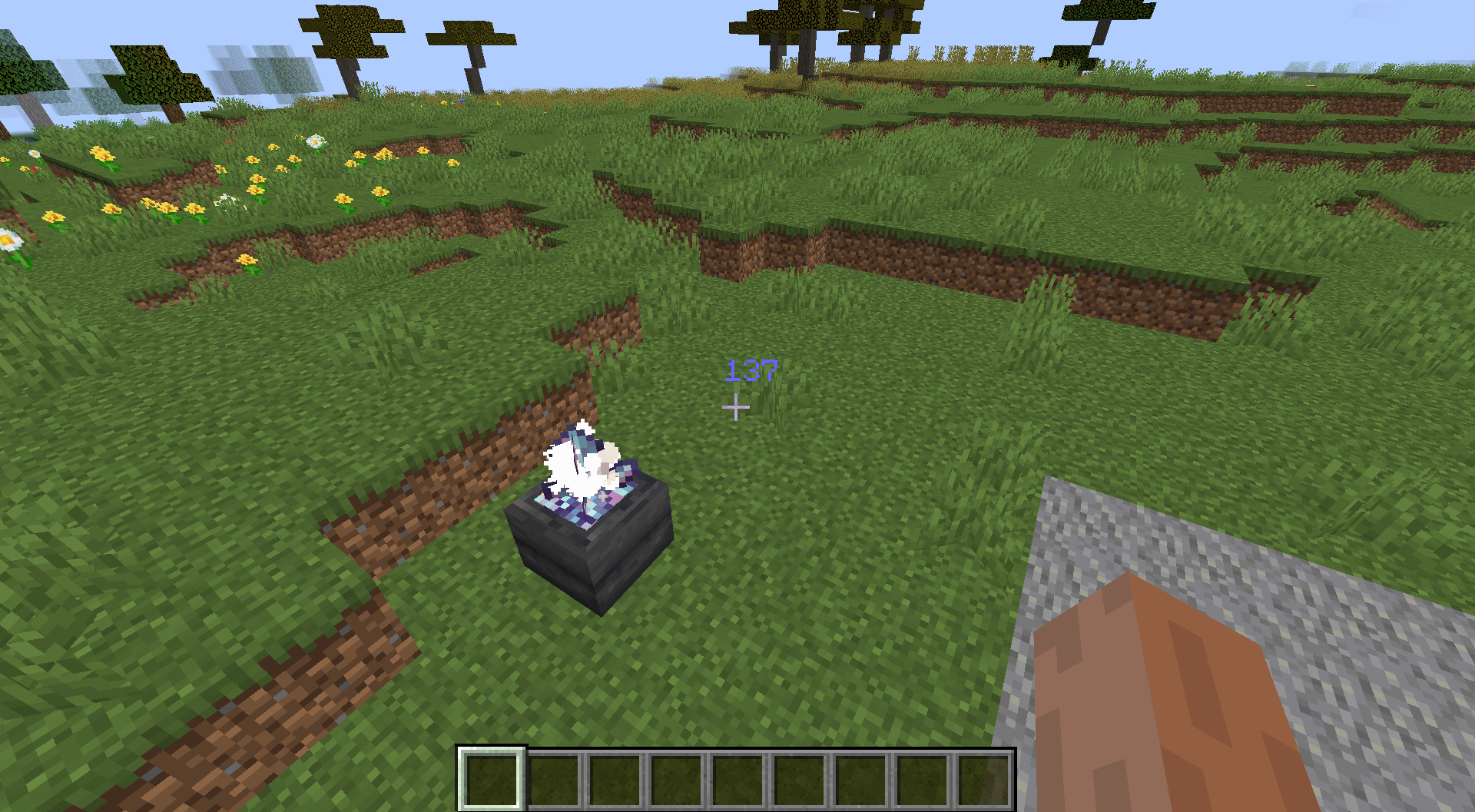Click the crosshair at screen center
The width and height of the screenshot is (1475, 812).
tap(737, 407)
